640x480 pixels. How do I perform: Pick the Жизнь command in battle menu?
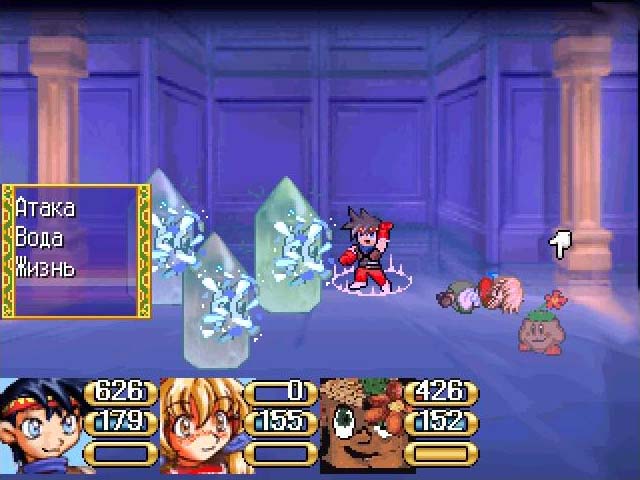pyautogui.click(x=46, y=267)
